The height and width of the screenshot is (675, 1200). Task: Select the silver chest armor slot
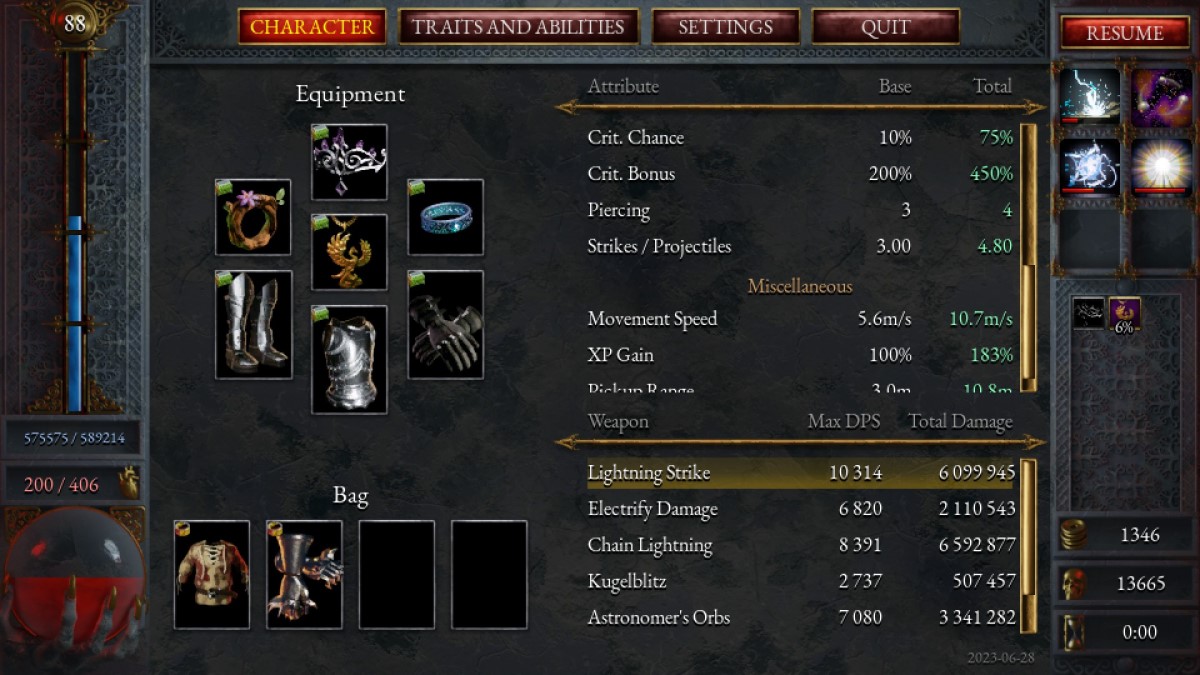click(349, 359)
